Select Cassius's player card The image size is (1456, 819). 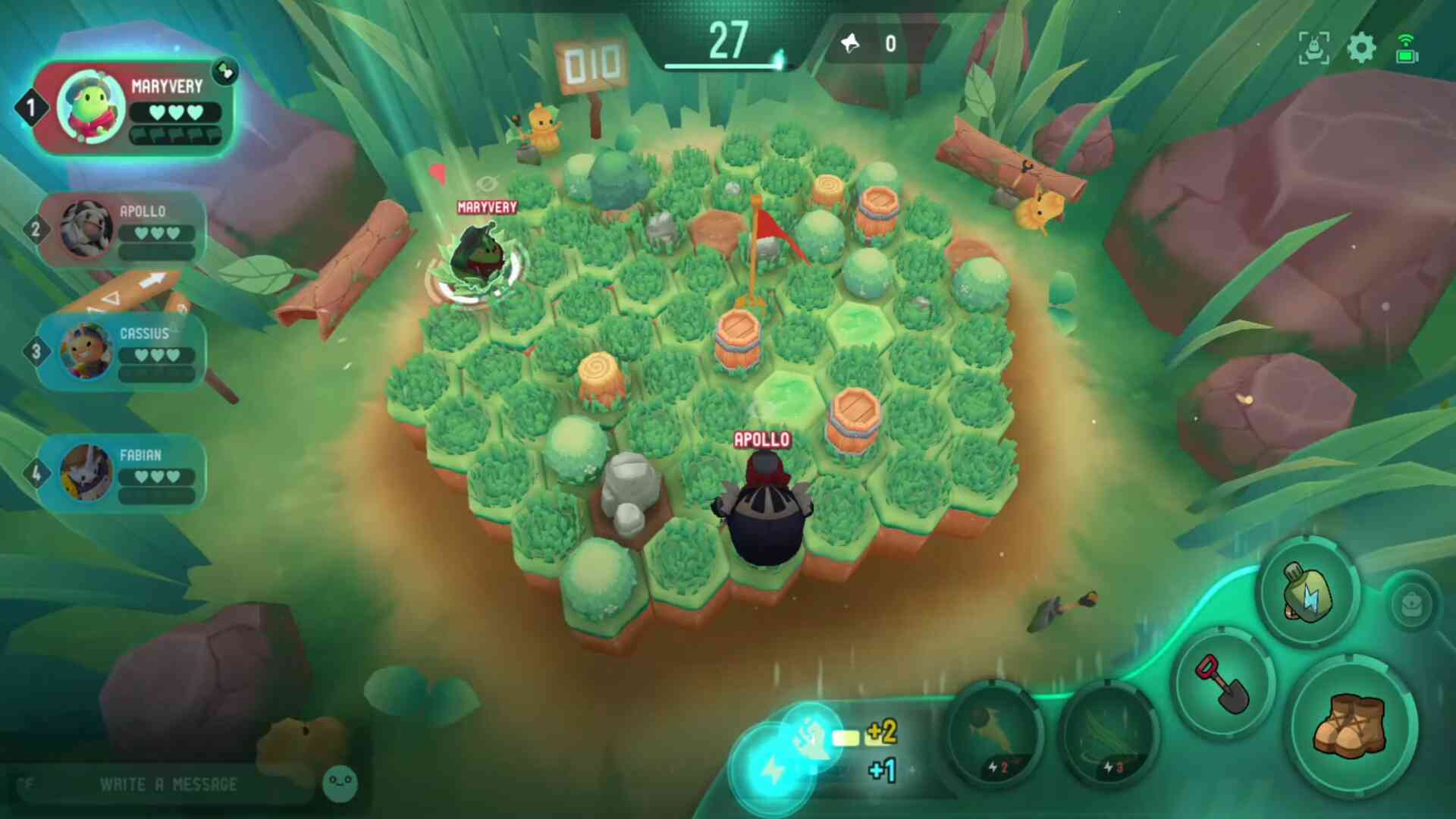tap(121, 351)
